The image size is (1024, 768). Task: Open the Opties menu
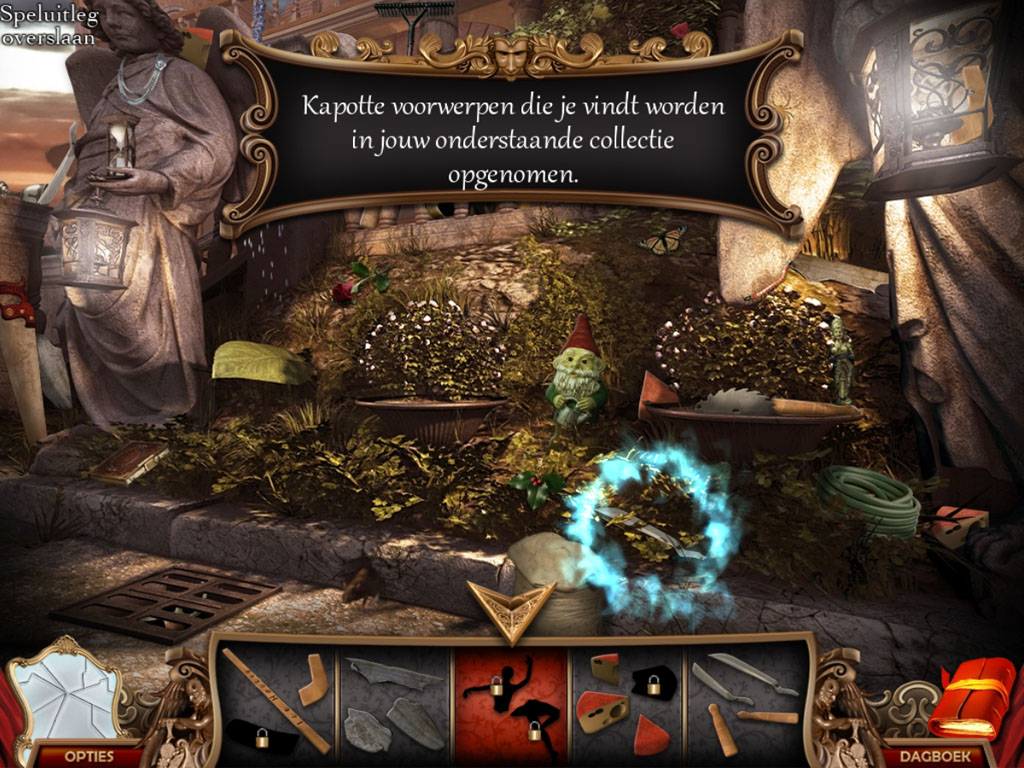point(88,755)
